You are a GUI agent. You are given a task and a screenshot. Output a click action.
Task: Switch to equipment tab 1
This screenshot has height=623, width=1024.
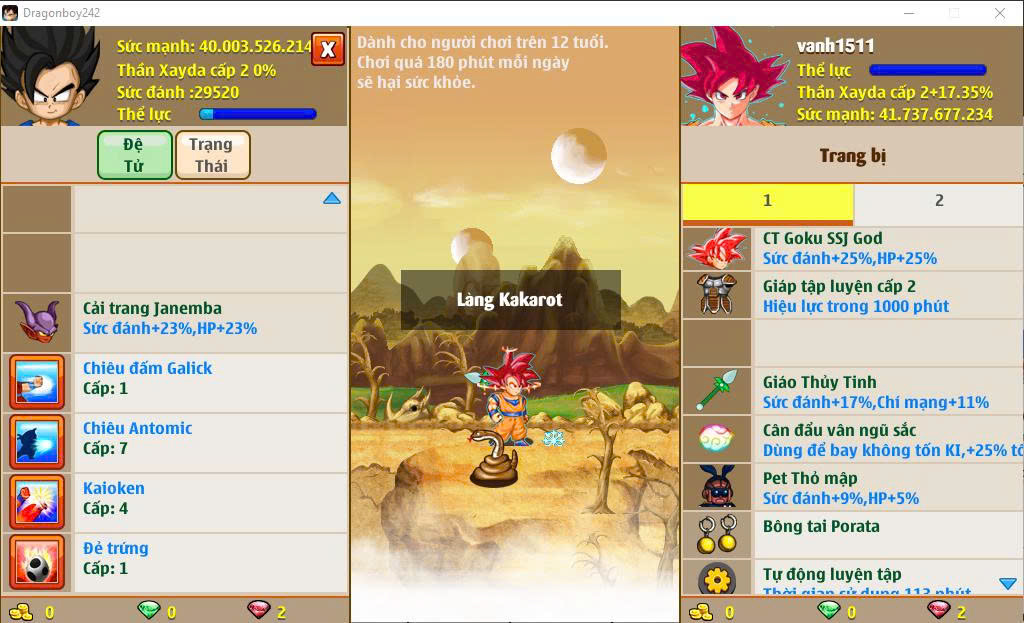[767, 201]
